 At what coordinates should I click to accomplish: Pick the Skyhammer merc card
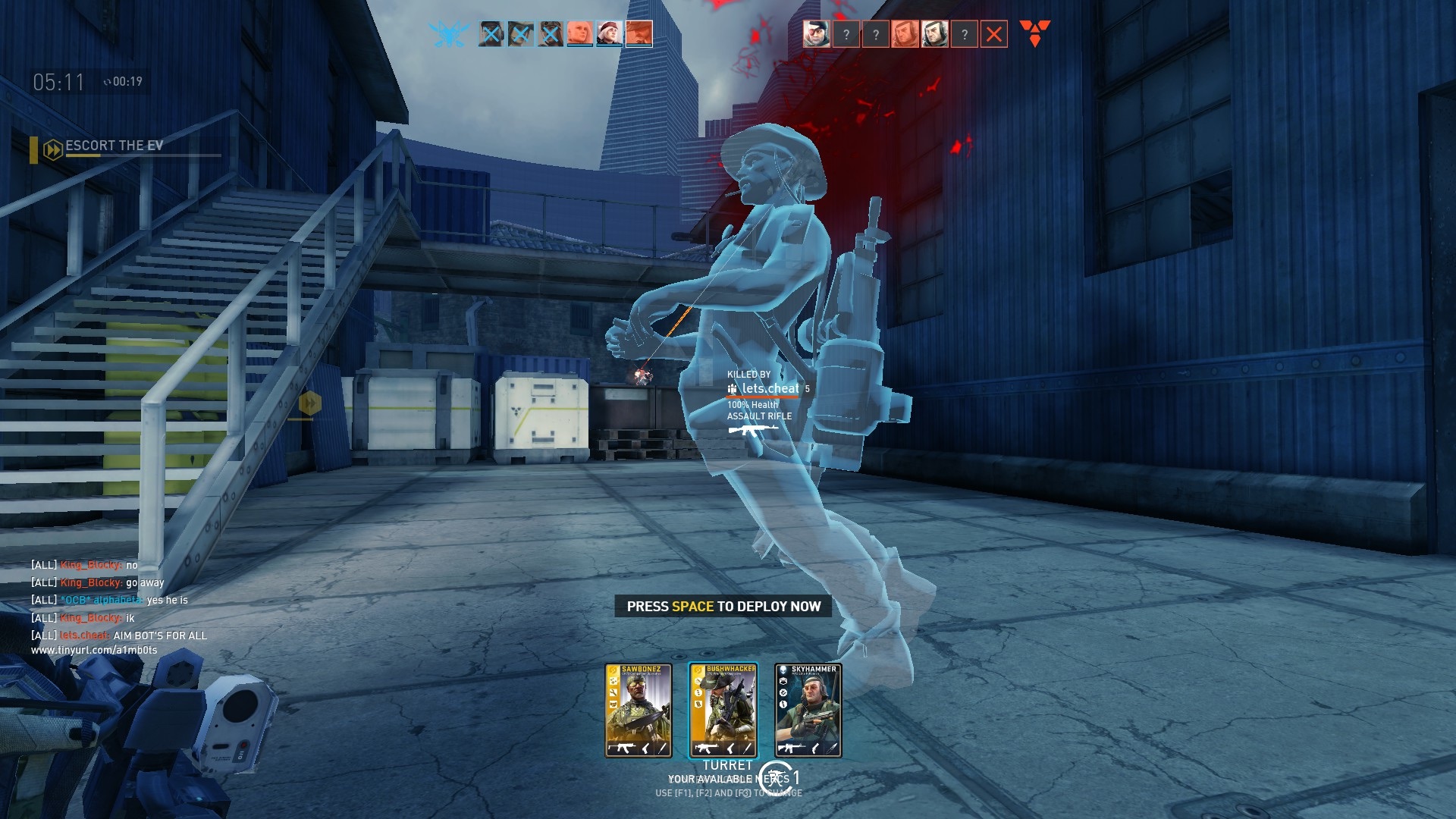(808, 711)
